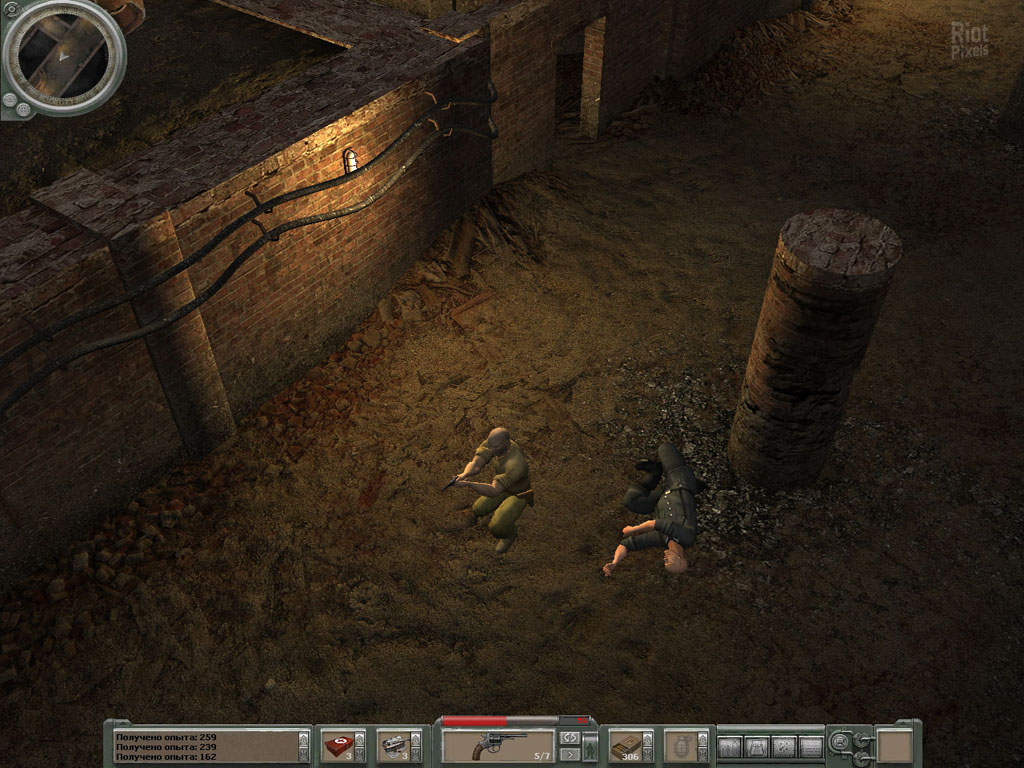Click the up arrow on the message log

coord(304,737)
